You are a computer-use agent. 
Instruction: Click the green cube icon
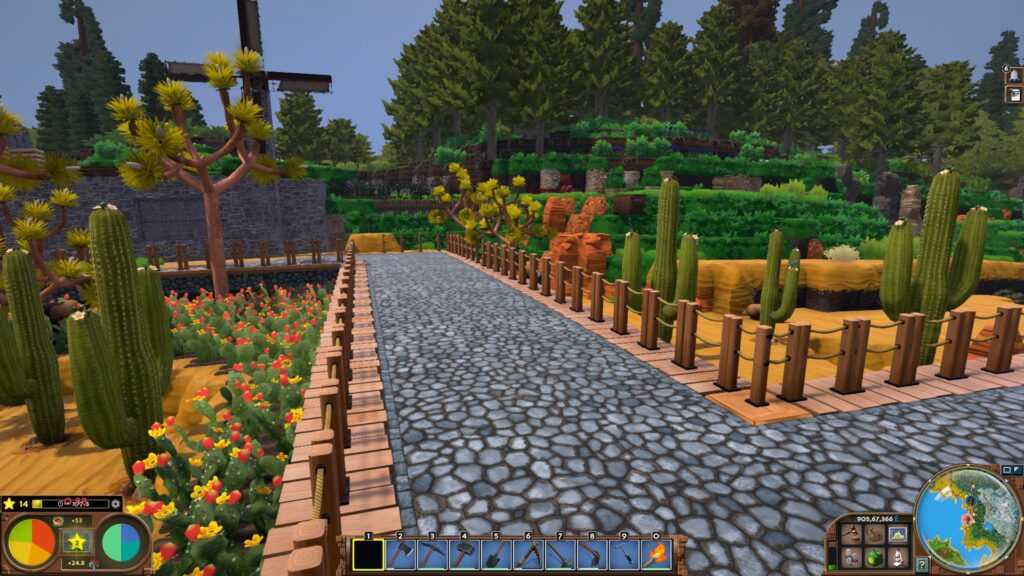[x=874, y=557]
